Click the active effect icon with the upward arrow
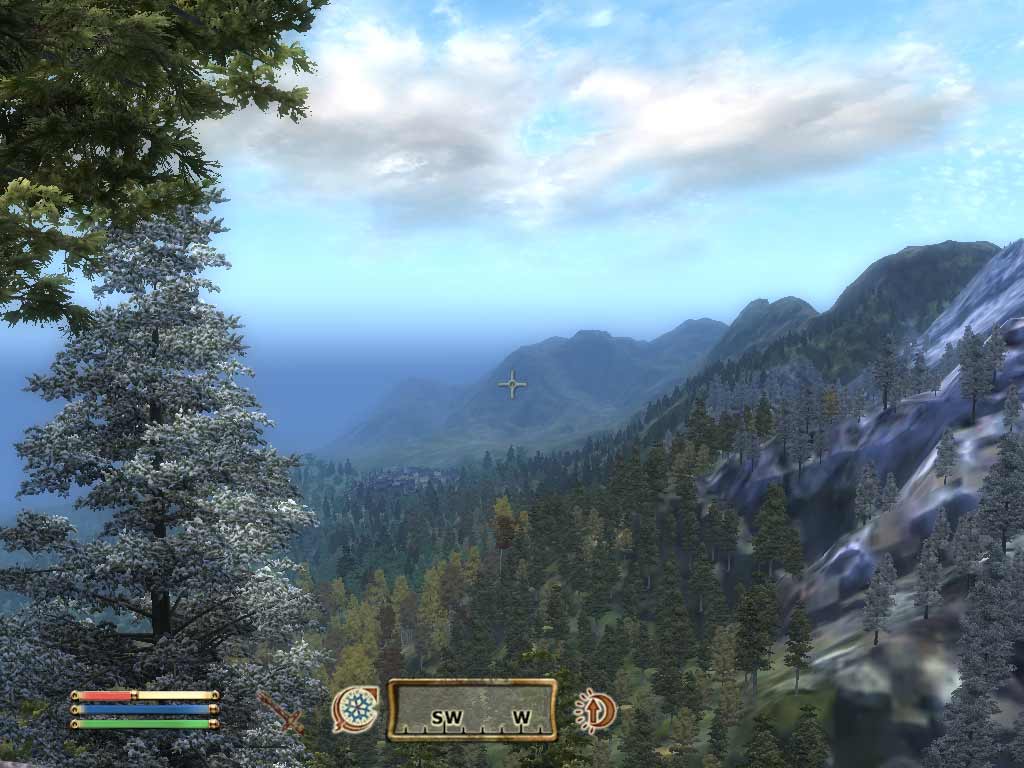The width and height of the screenshot is (1024, 768). tap(595, 711)
